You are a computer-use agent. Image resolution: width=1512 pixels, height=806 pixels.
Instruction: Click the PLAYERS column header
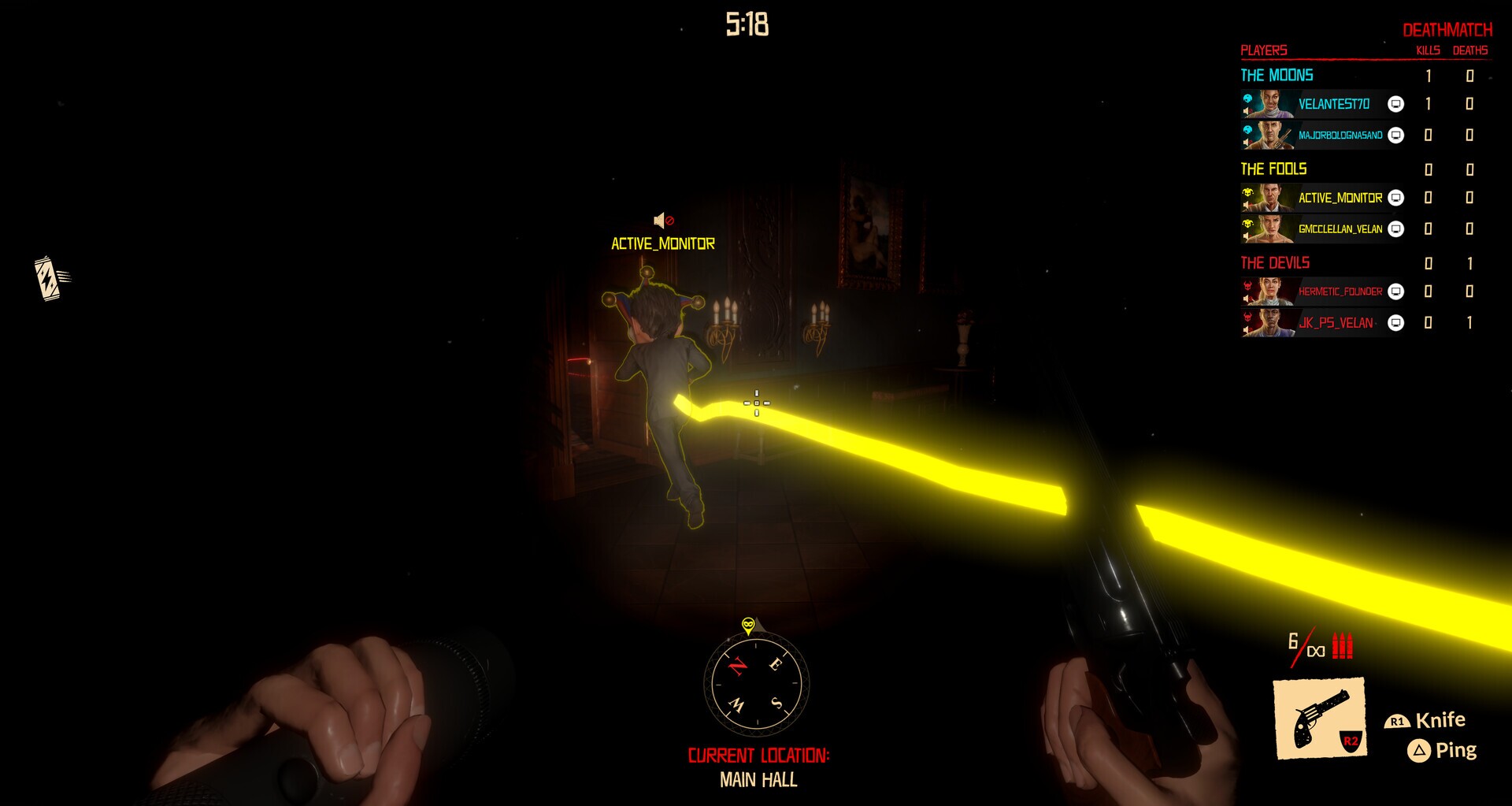pyautogui.click(x=1263, y=51)
